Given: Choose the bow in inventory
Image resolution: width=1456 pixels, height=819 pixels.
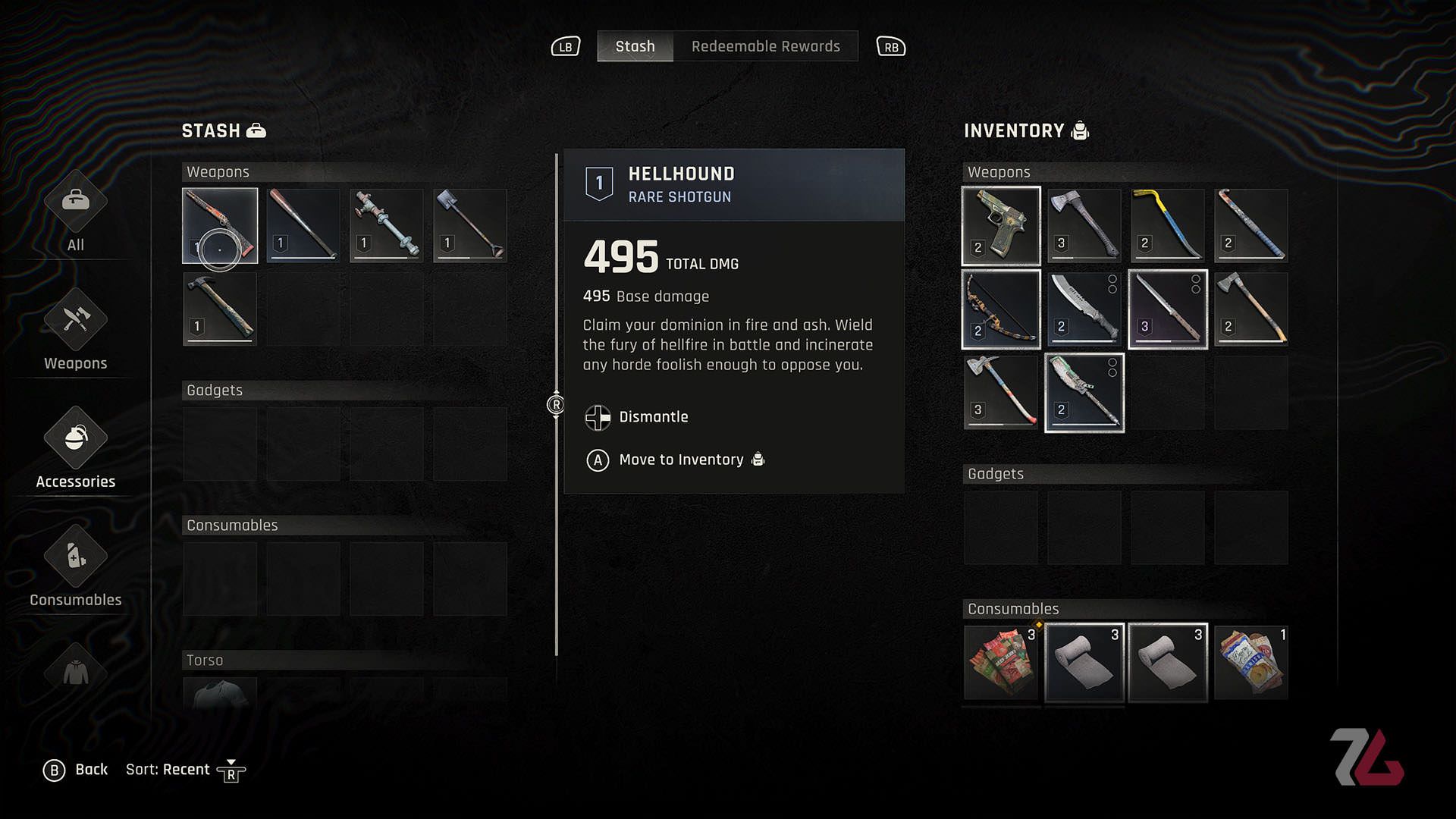Looking at the screenshot, I should coord(1001,309).
